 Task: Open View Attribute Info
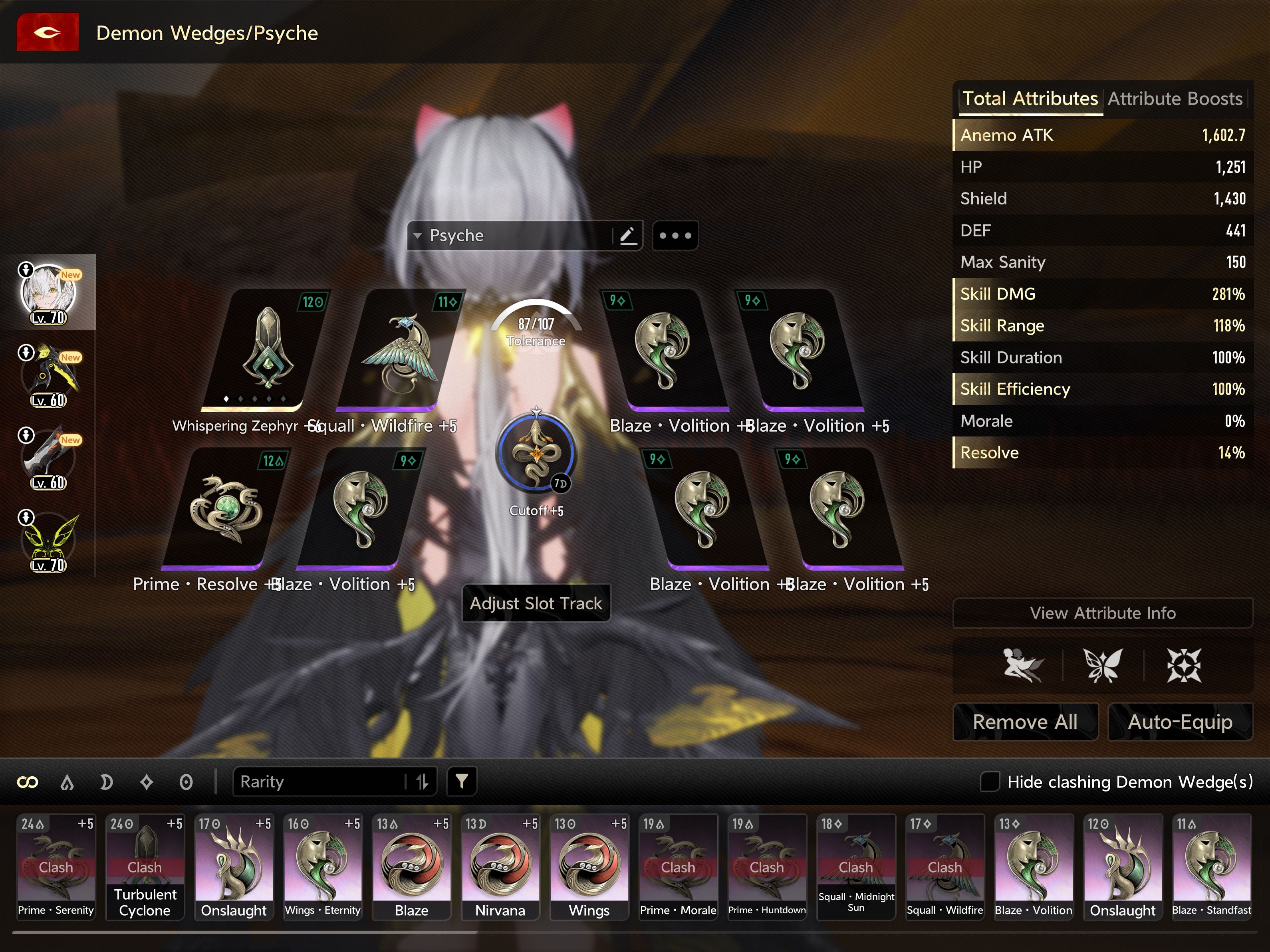1102,613
